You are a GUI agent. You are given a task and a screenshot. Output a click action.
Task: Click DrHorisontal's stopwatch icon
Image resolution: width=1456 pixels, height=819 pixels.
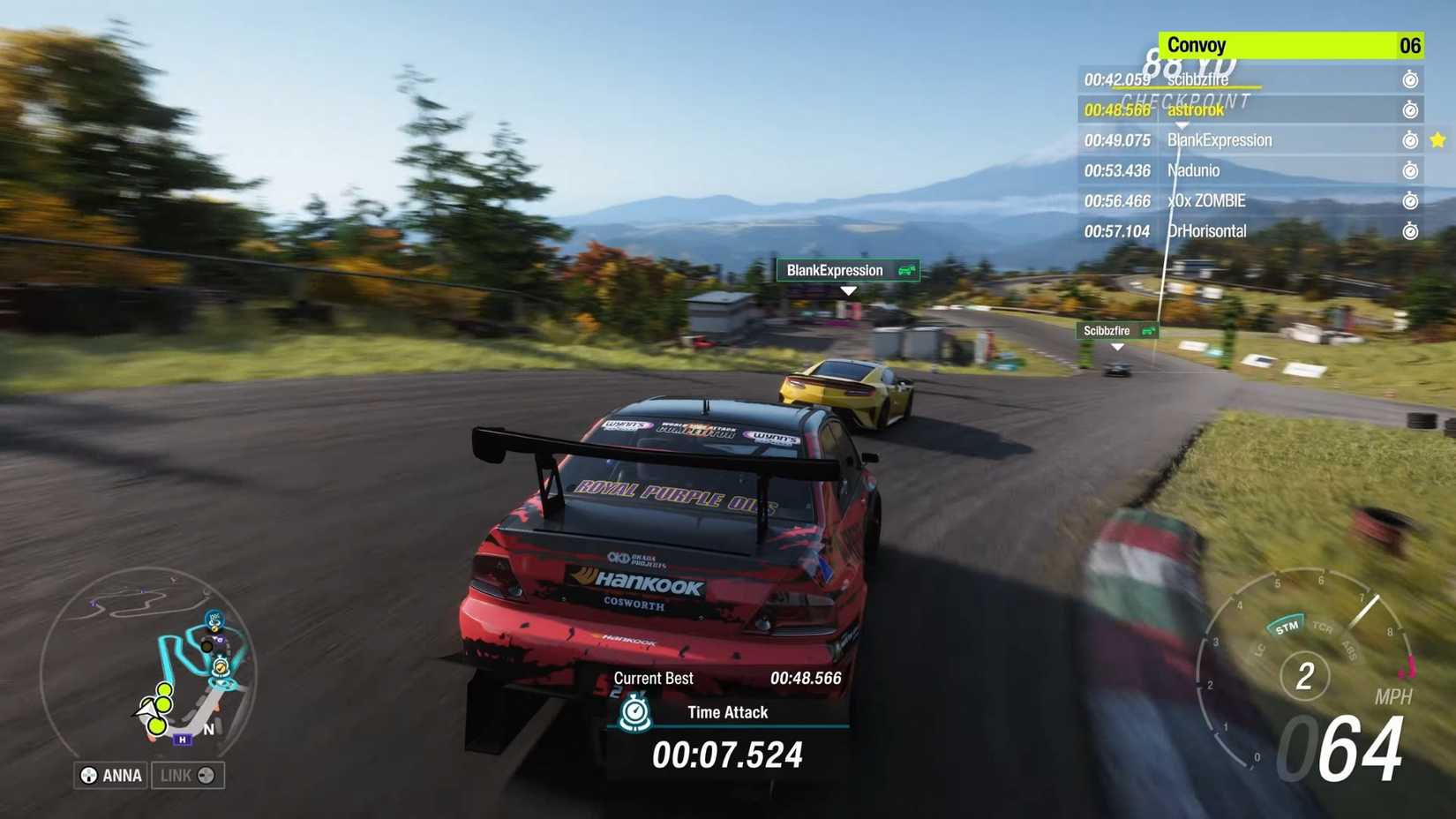1412,231
